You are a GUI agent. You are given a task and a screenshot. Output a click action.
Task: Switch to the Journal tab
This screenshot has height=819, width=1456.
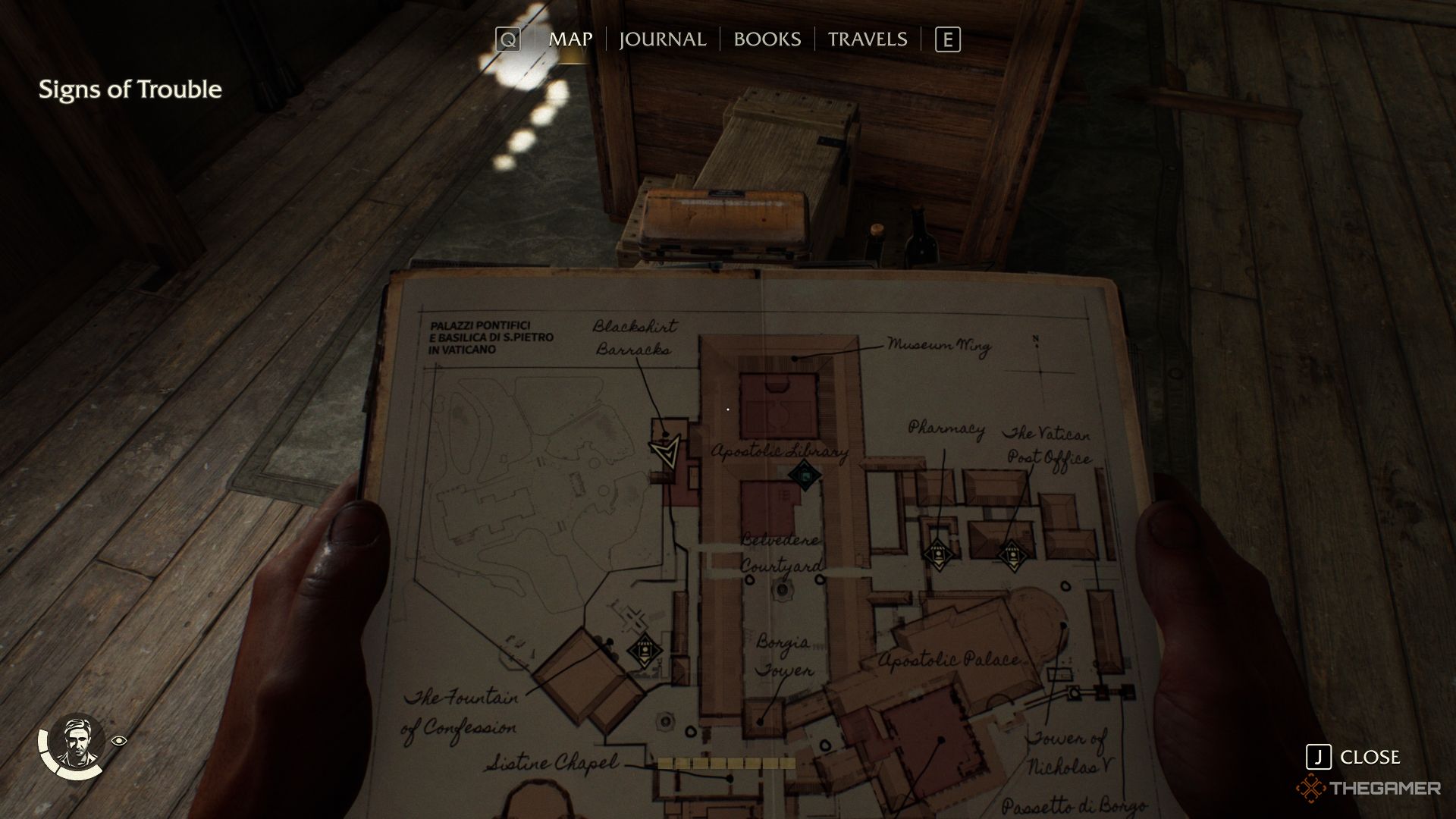[x=662, y=39]
